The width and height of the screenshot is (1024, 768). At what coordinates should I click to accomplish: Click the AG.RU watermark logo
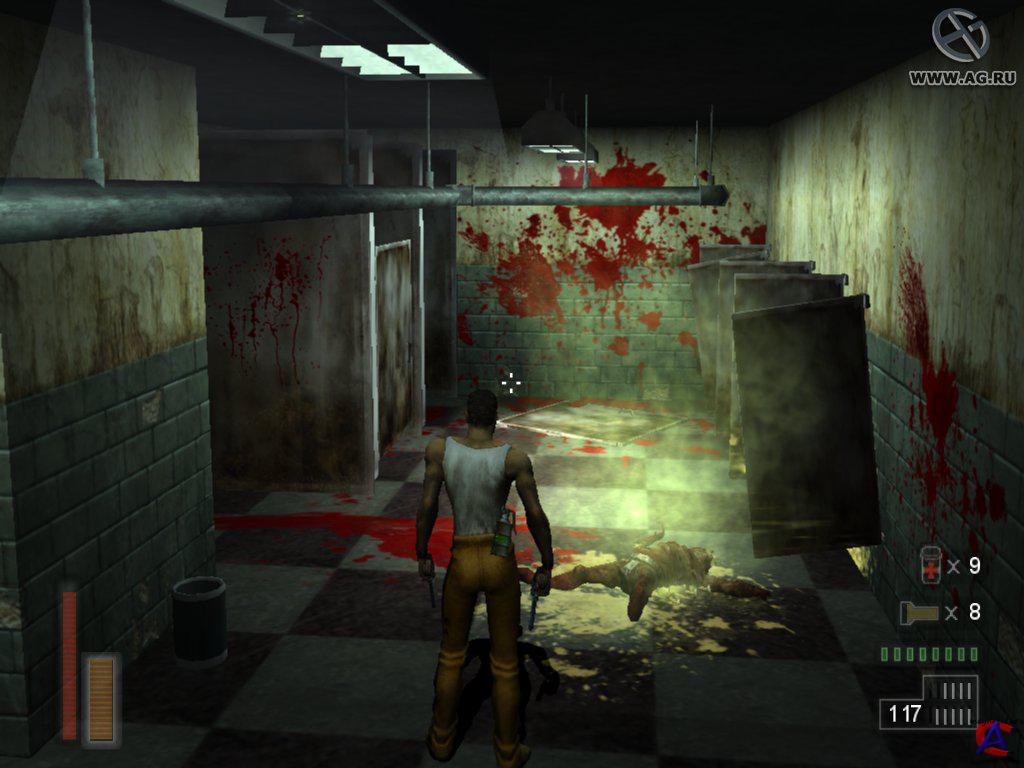coord(960,36)
